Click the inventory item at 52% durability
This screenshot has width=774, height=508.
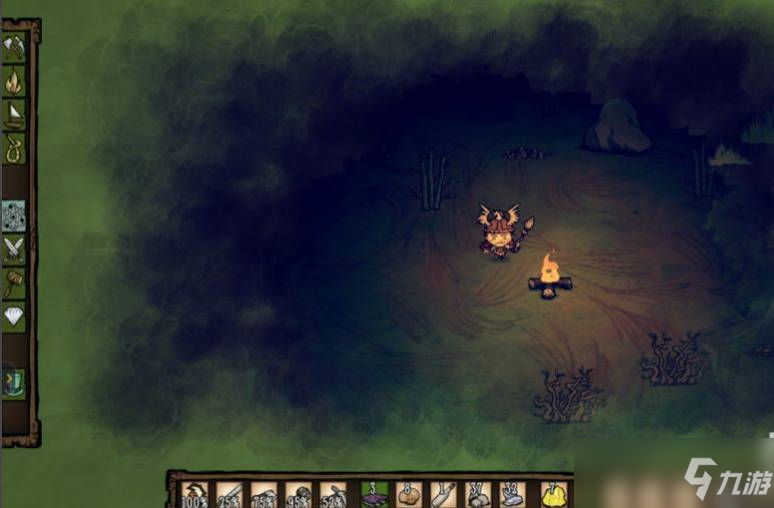click(333, 494)
